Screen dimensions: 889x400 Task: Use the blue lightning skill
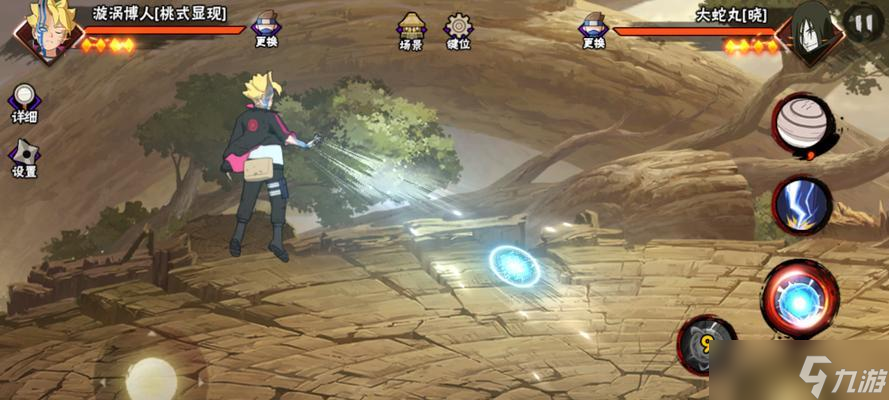coord(801,206)
